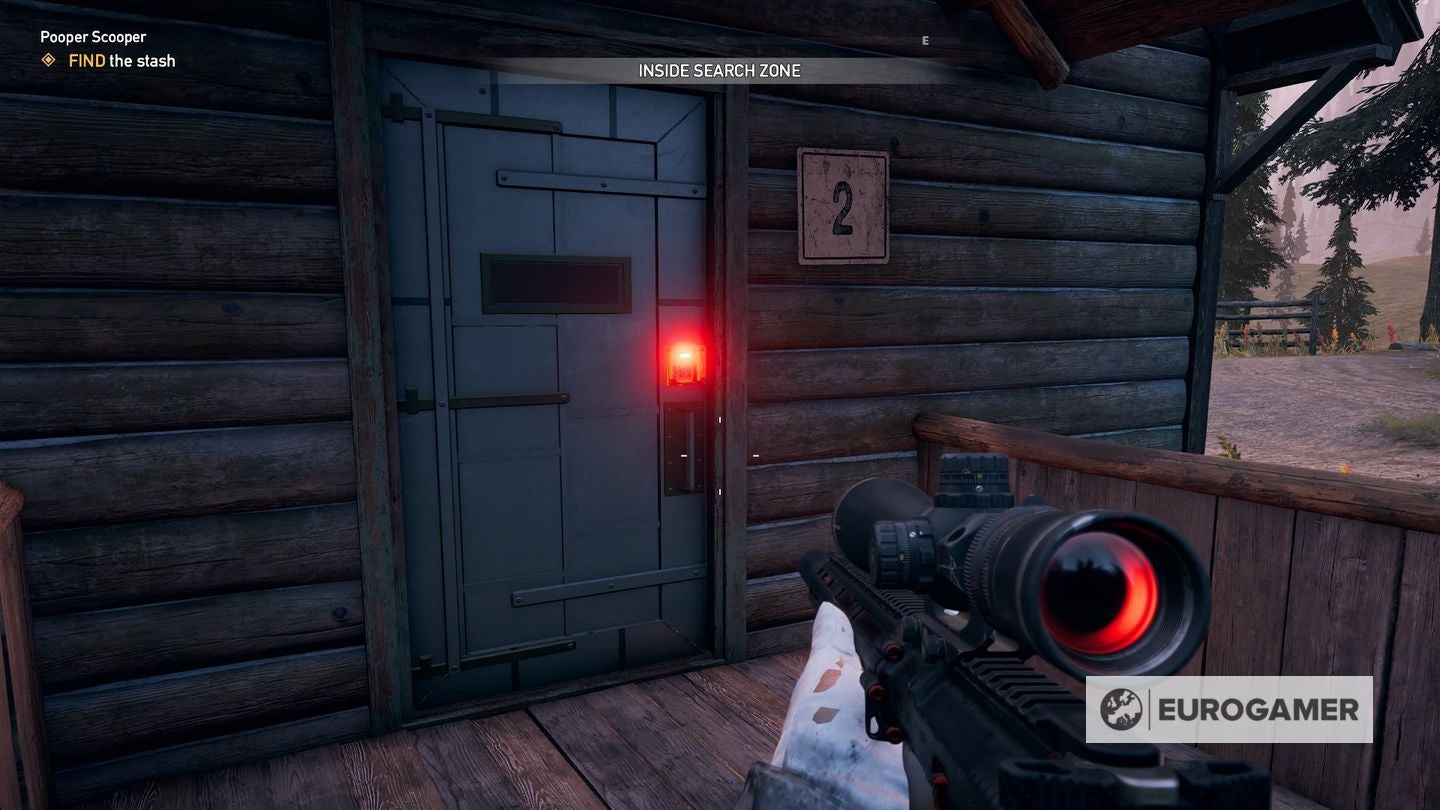Click the E compass direction marker
The width and height of the screenshot is (1440, 810).
924,41
